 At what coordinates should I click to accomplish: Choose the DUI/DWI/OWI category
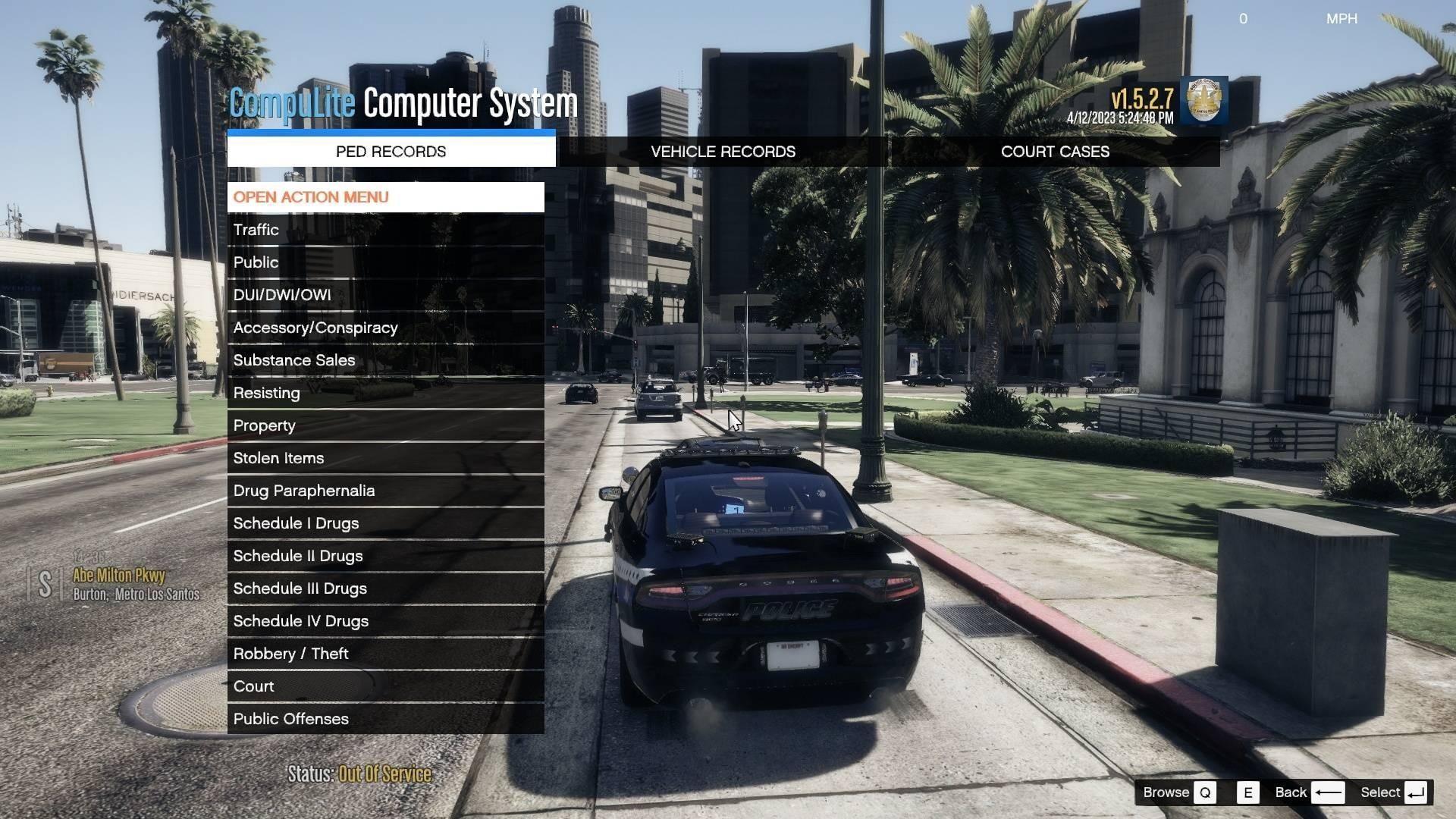pos(385,295)
